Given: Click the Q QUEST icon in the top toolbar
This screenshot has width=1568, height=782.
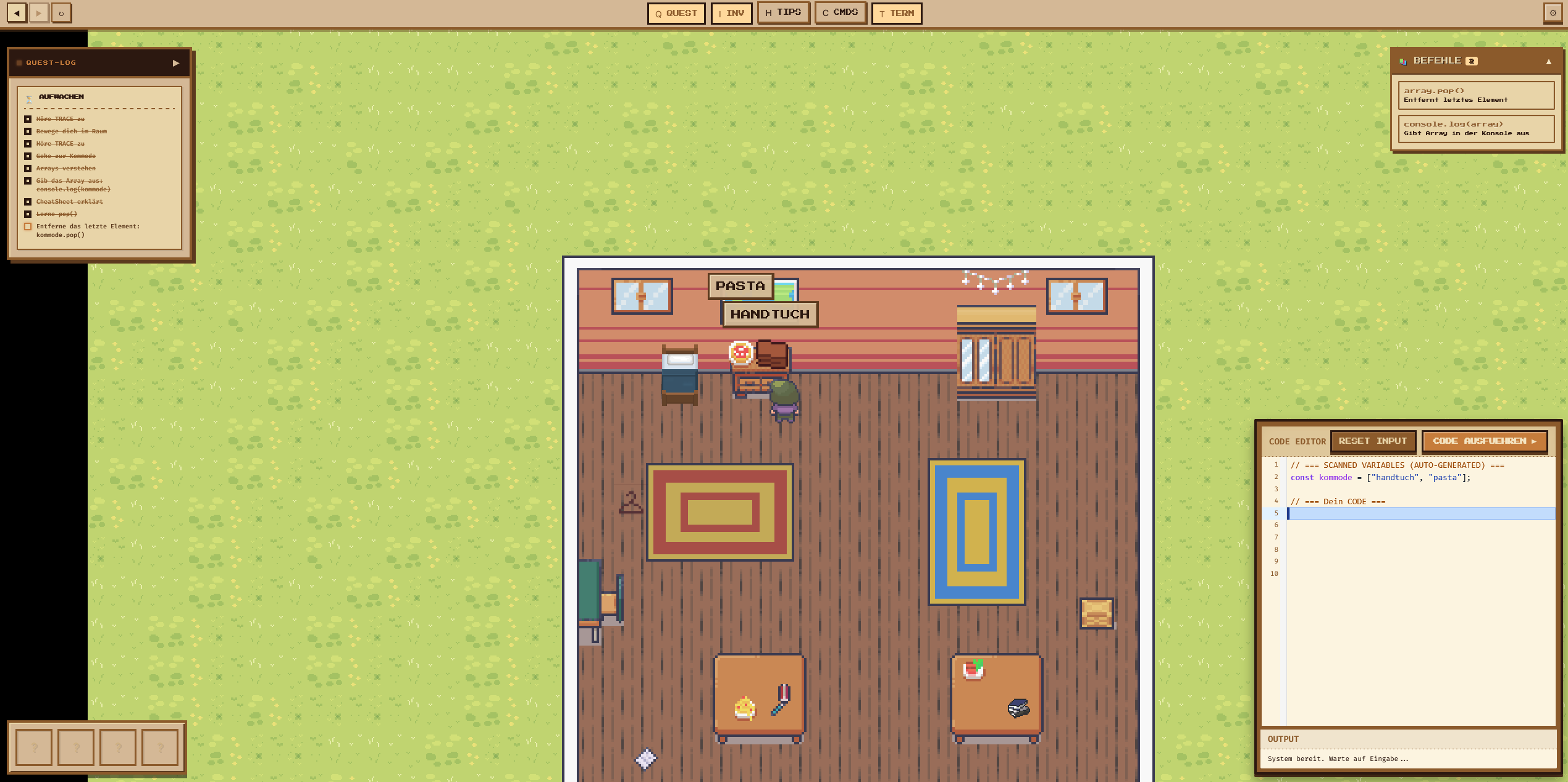Looking at the screenshot, I should click(676, 12).
